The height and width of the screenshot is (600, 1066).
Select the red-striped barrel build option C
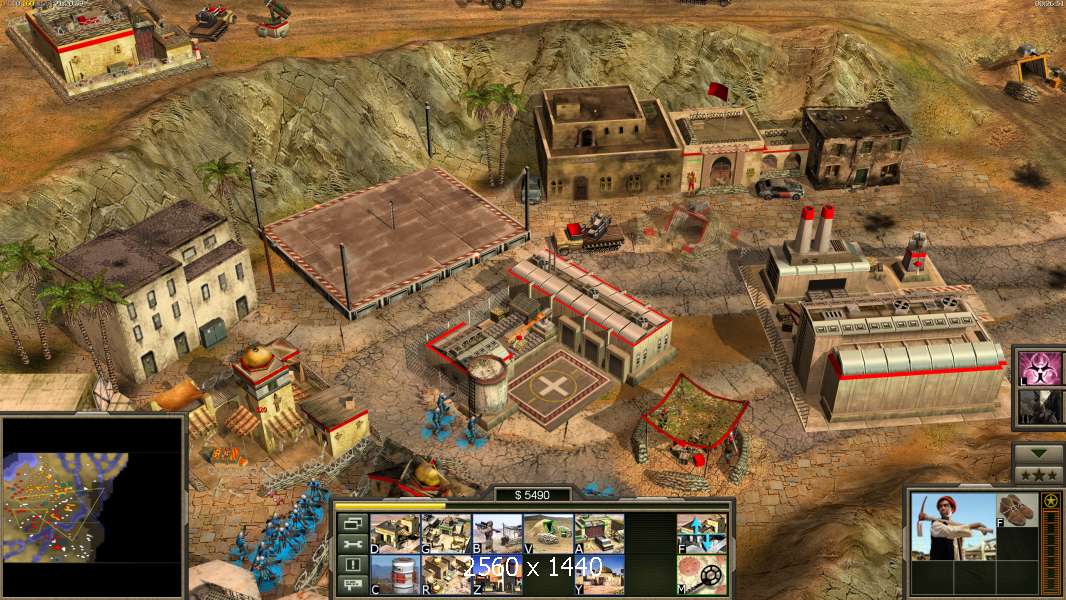395,574
